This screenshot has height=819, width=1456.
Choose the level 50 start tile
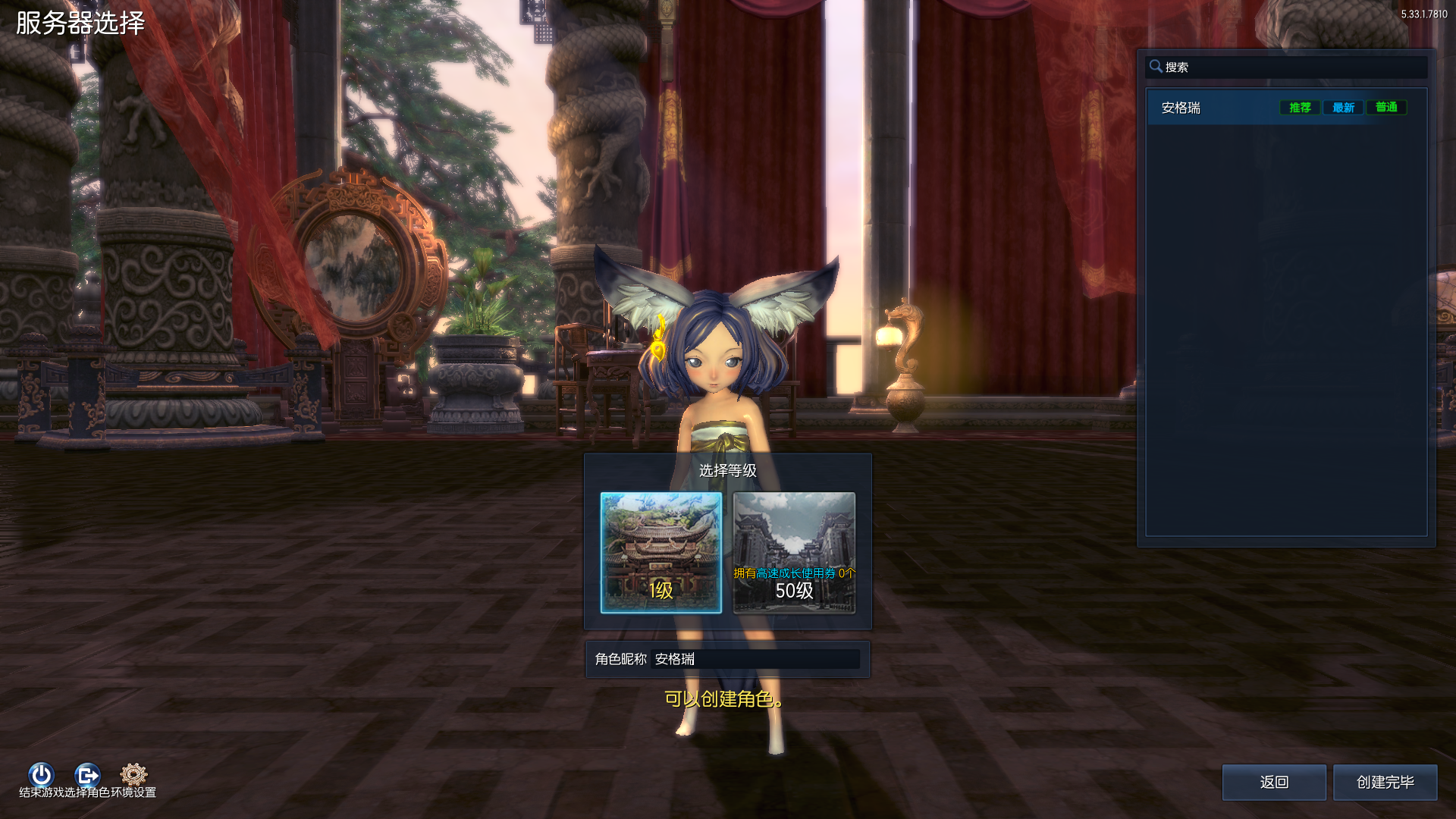[794, 552]
